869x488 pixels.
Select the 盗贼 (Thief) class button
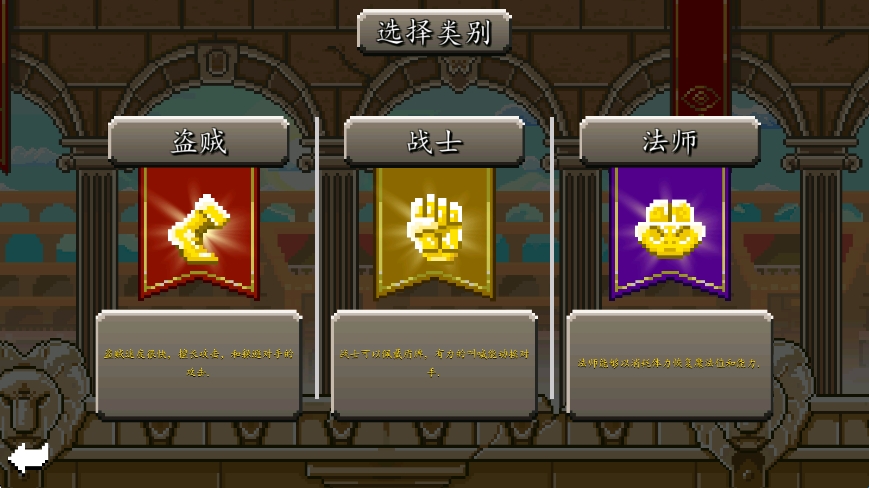198,141
